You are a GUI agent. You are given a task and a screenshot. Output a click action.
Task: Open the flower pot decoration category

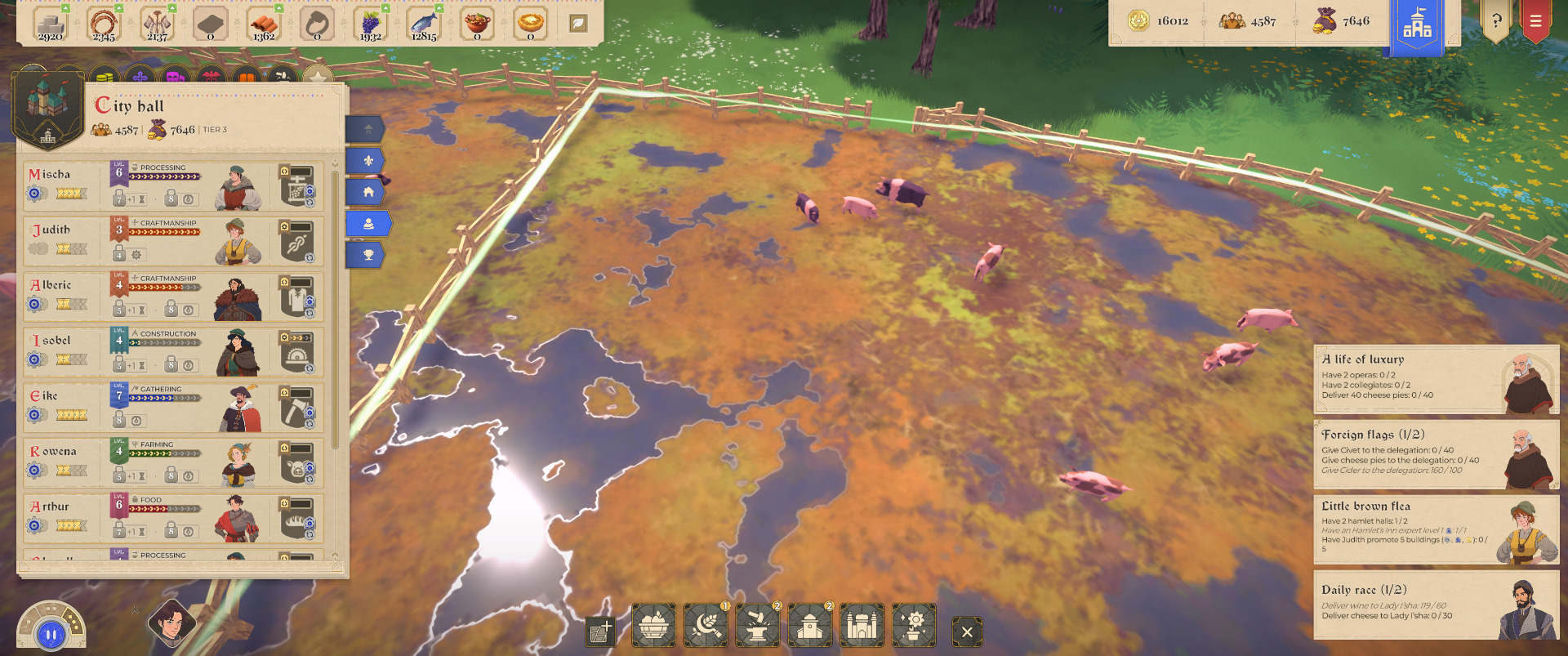point(915,627)
